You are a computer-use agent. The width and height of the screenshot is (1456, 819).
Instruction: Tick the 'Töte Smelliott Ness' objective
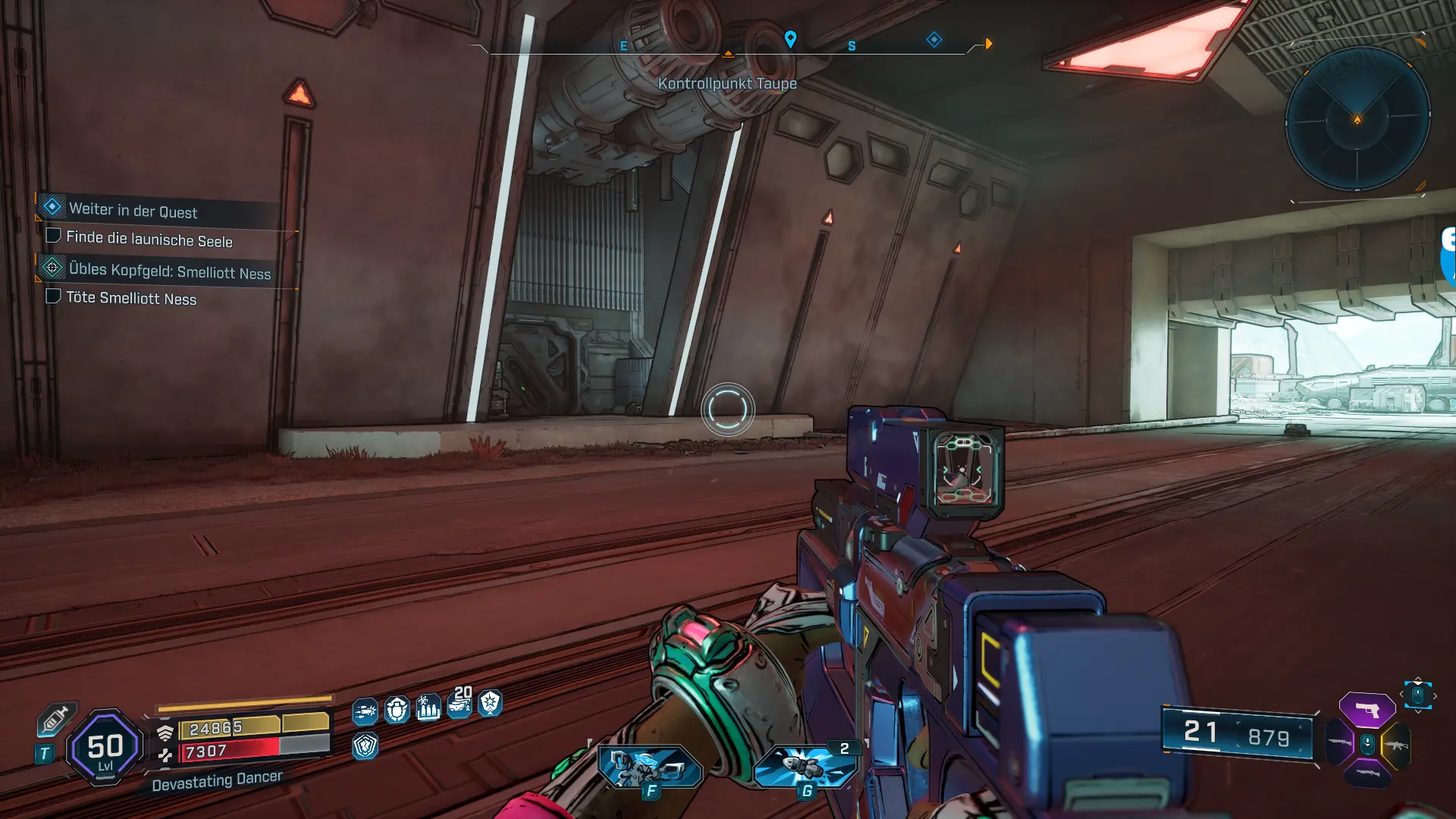53,296
